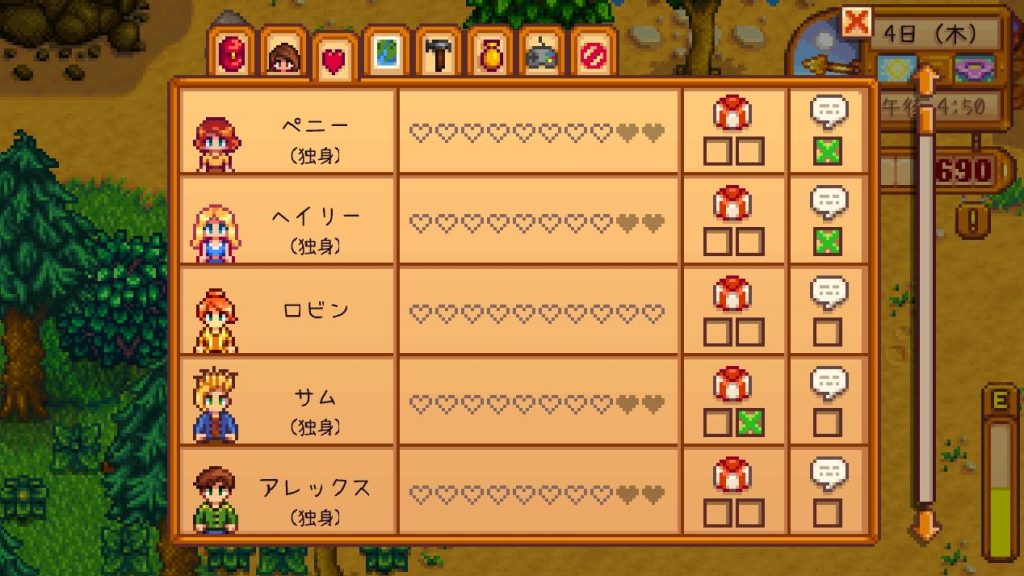Click the scroll up arrow
Viewport: 1024px width, 576px height.
point(926,80)
